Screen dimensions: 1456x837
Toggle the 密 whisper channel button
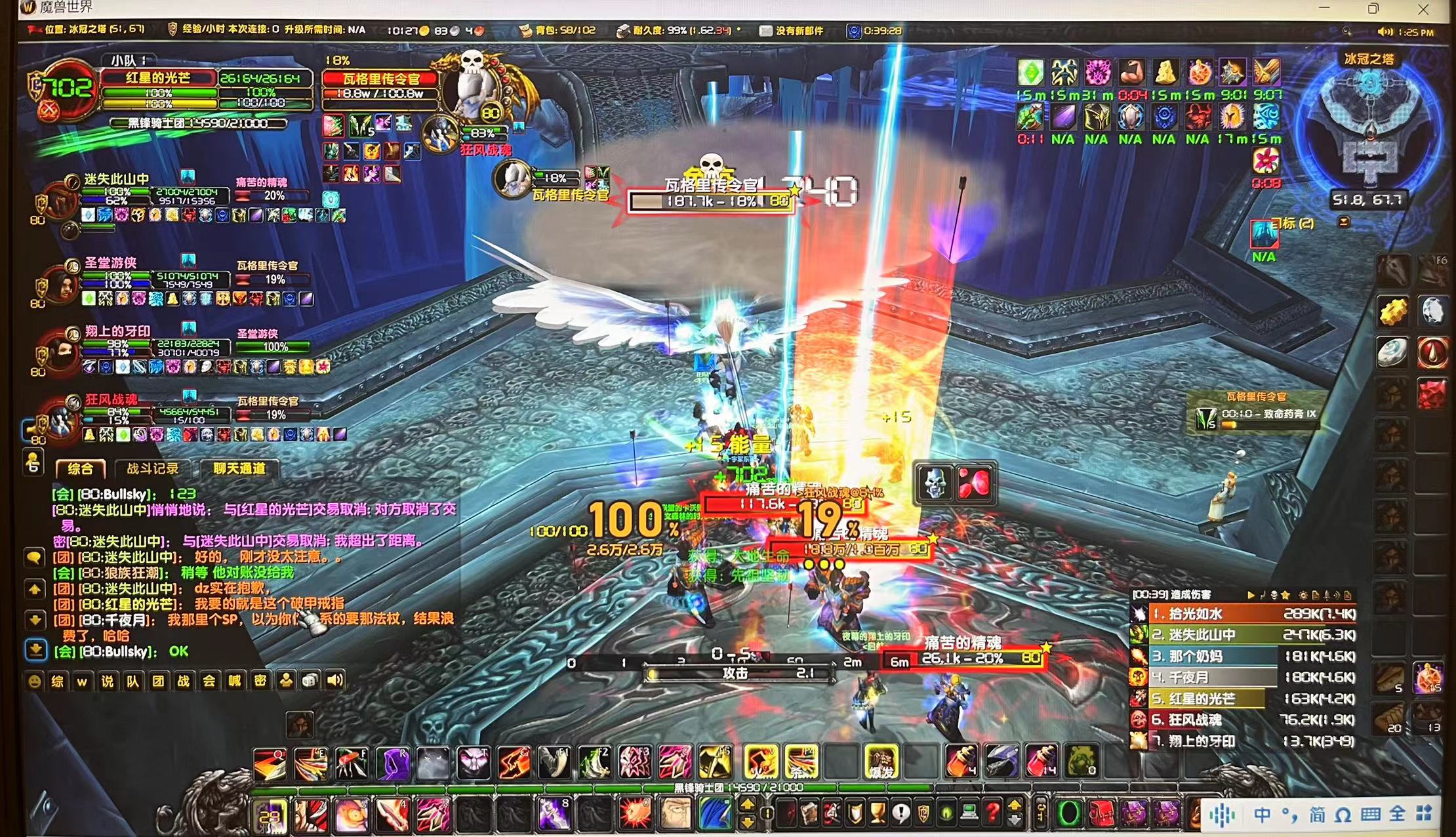click(x=260, y=682)
